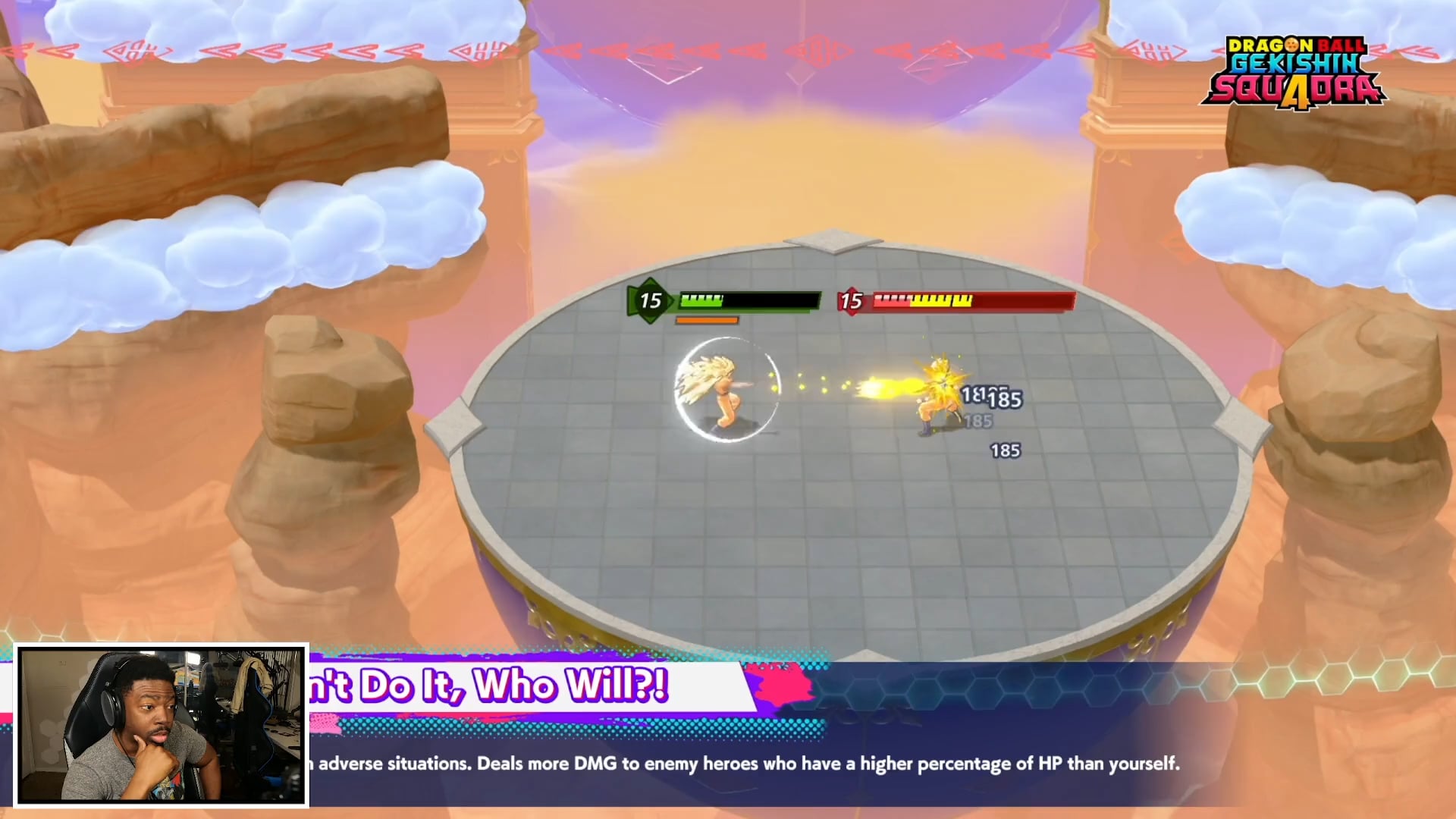Select the green level 15 badge

[650, 300]
